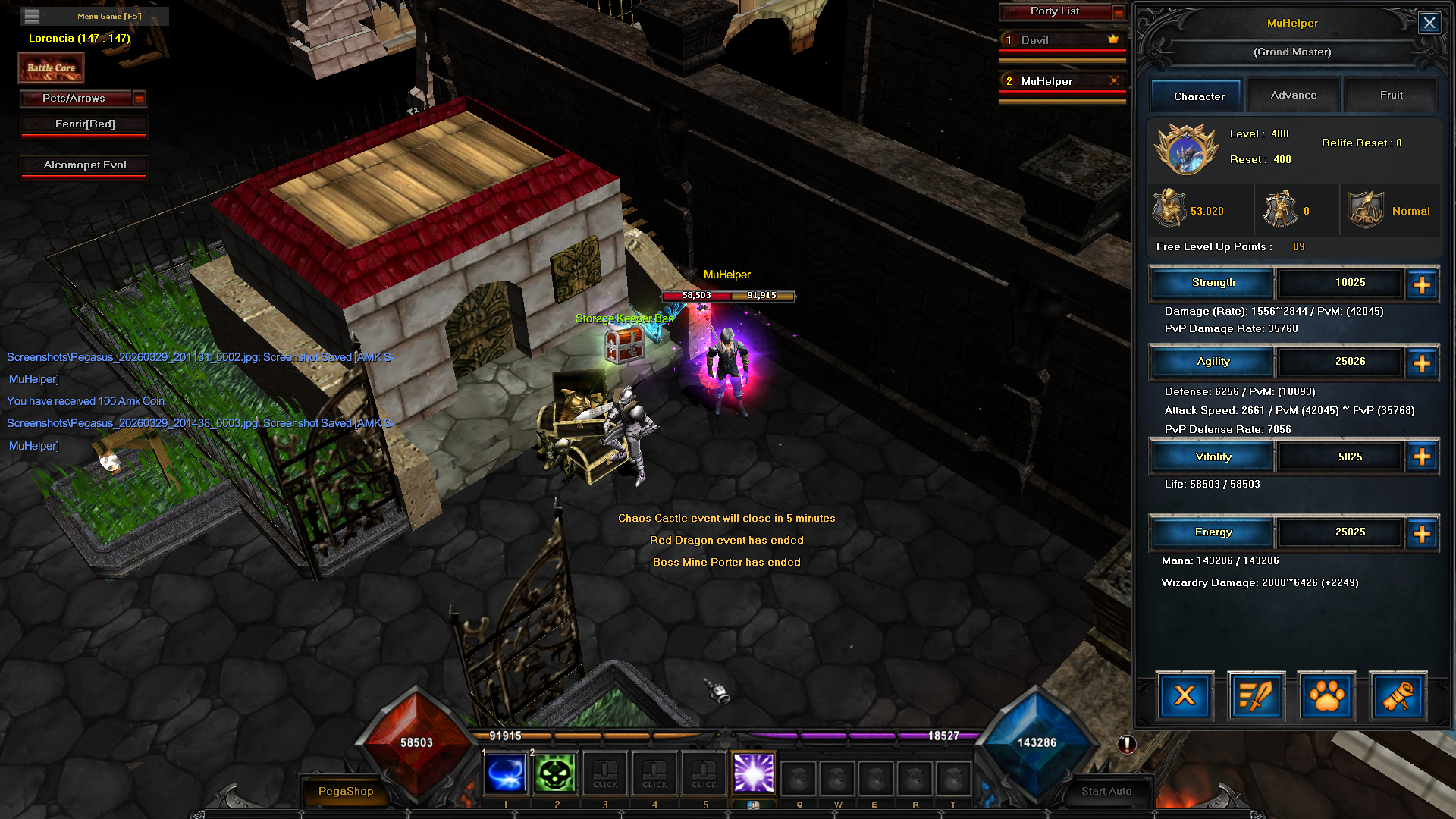
Task: Close the character stats window
Action: tap(1429, 23)
